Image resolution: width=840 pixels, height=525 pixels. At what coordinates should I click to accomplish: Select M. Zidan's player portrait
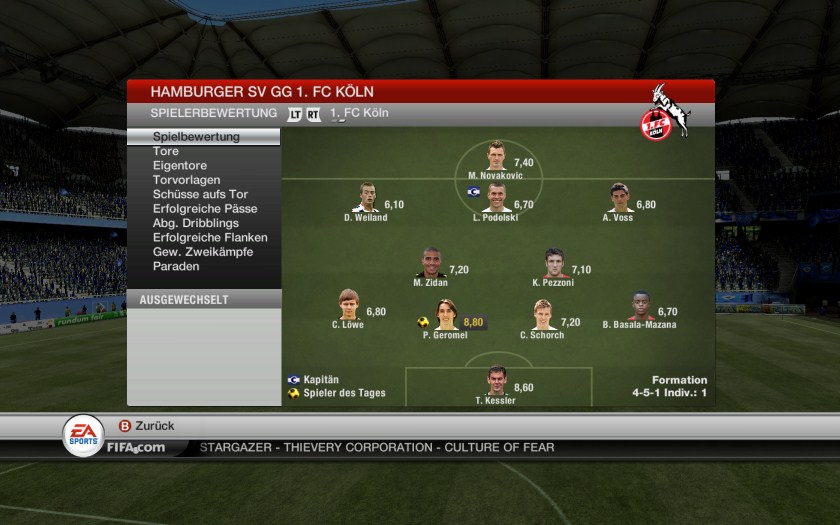tap(432, 263)
